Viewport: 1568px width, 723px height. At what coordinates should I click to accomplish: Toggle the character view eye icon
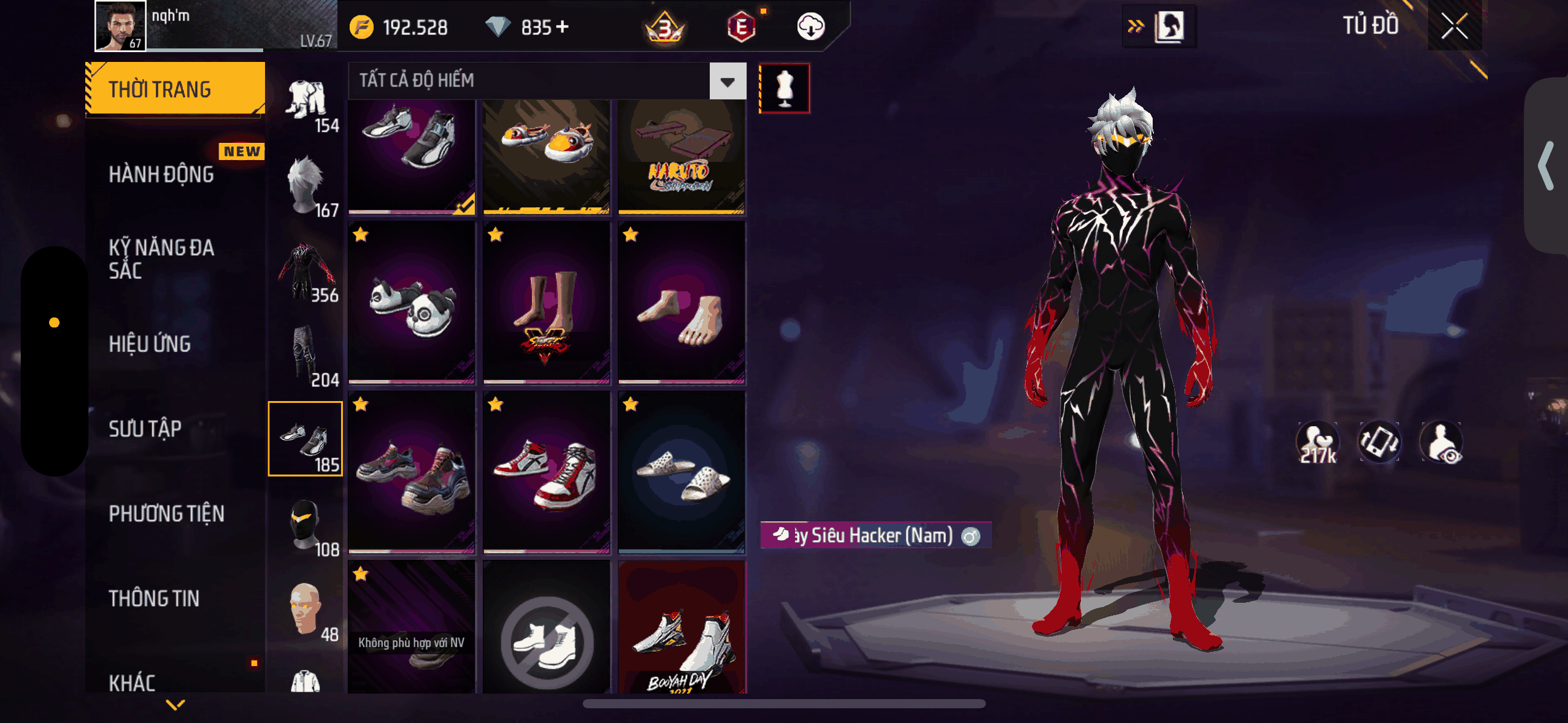click(x=1442, y=443)
